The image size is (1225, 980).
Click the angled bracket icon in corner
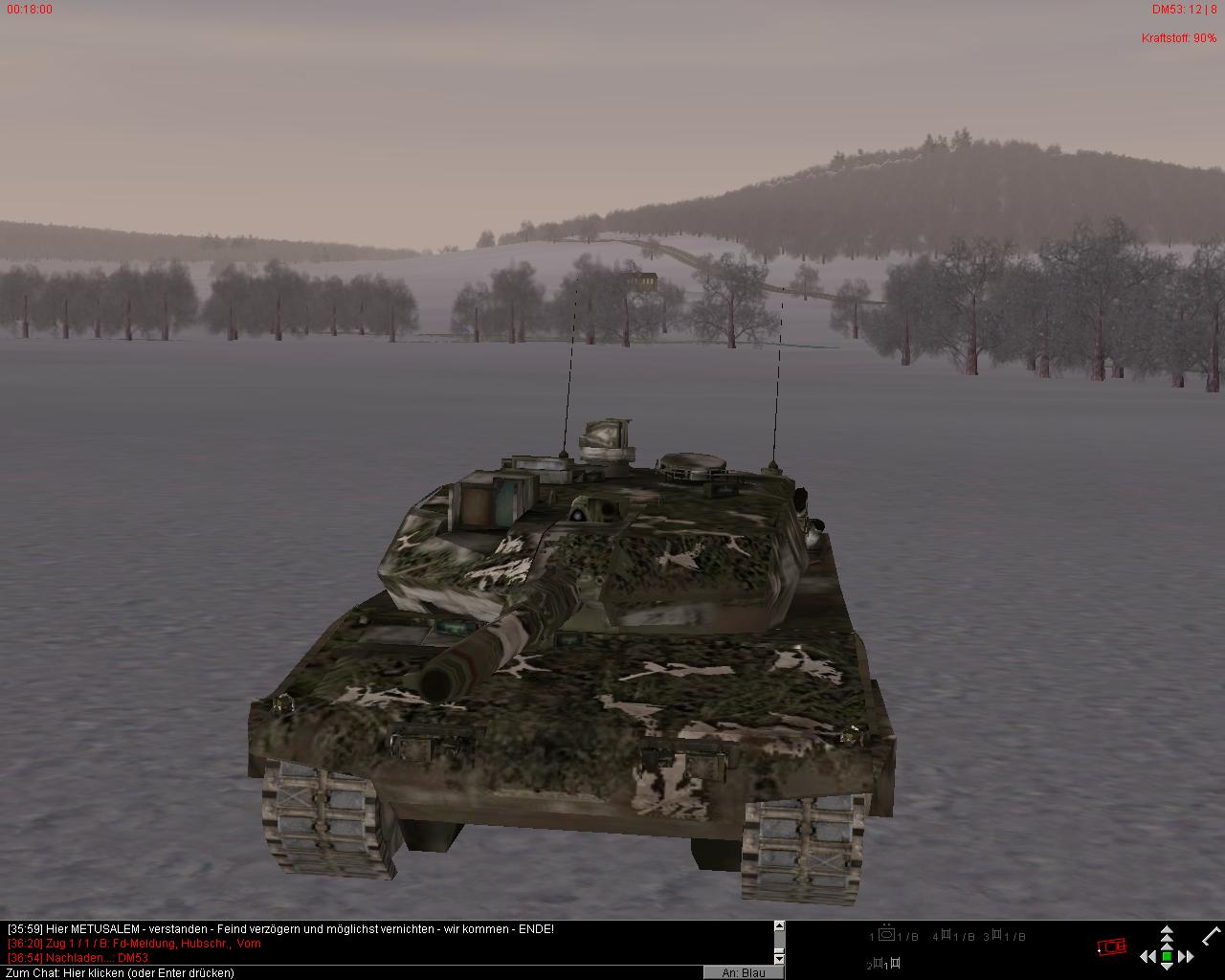(1212, 935)
